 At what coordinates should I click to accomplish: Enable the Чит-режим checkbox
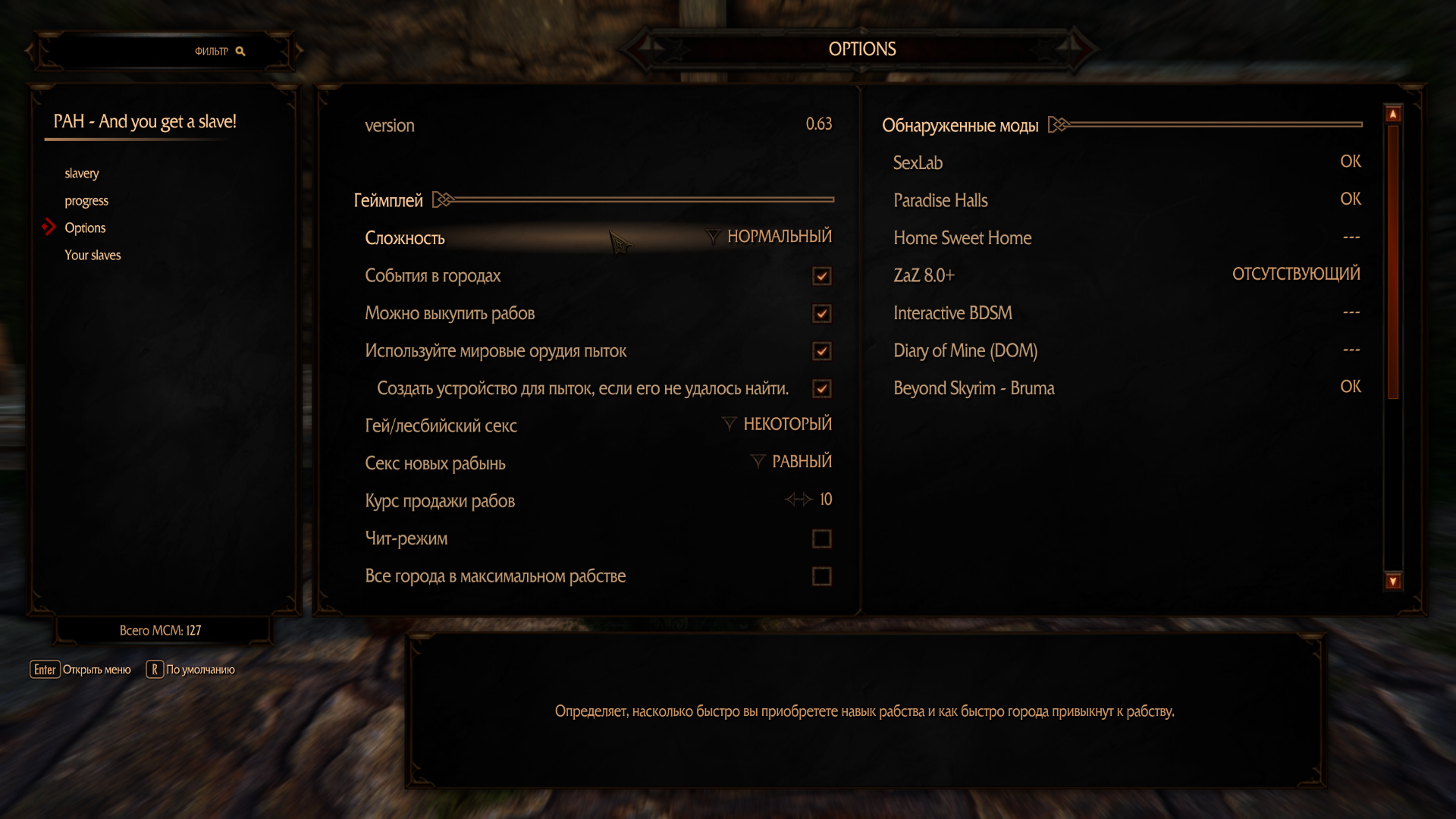(821, 538)
